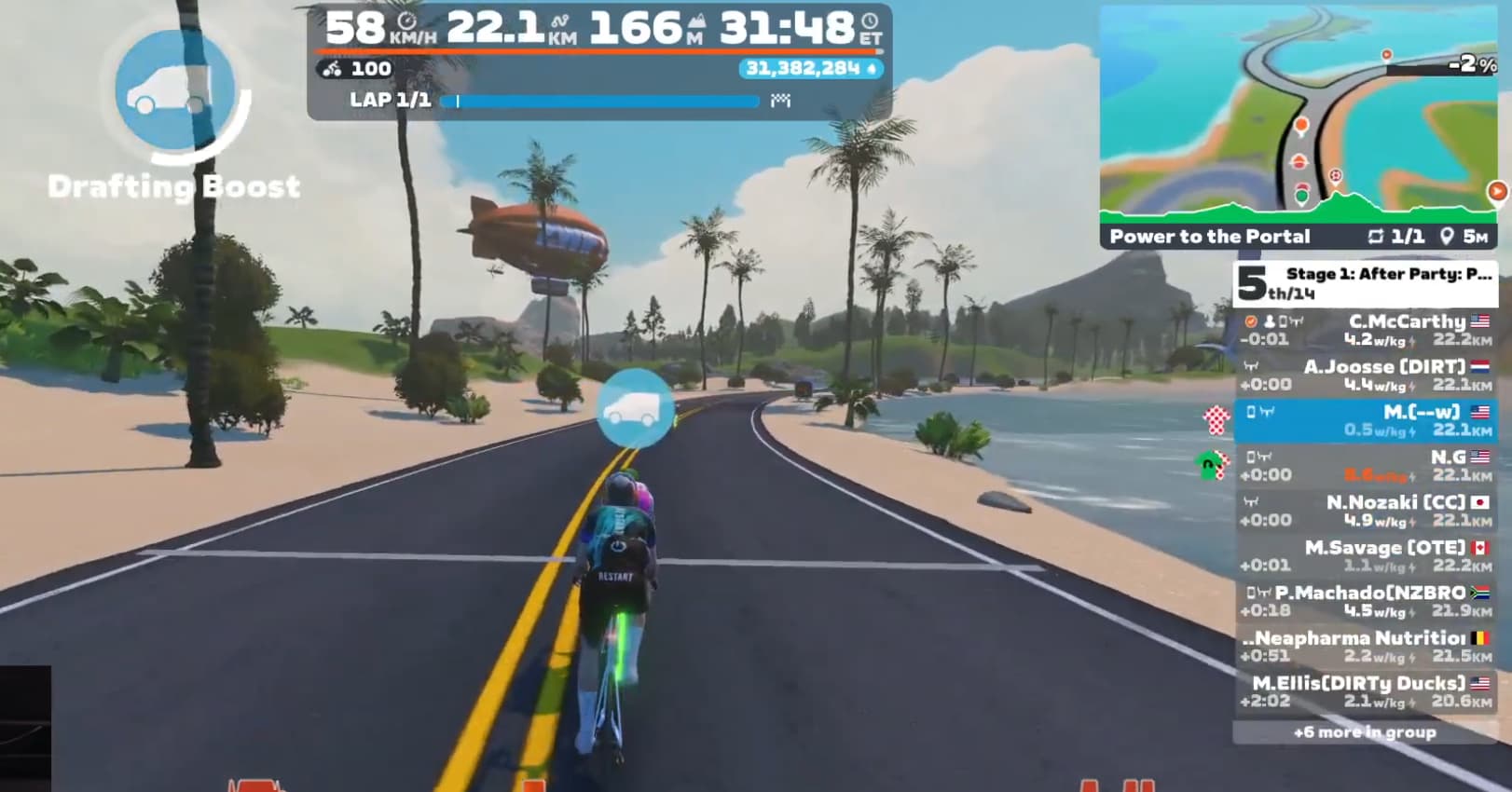Select rider N.G in the riders list
Image resolution: width=1512 pixels, height=792 pixels.
(x=1367, y=466)
